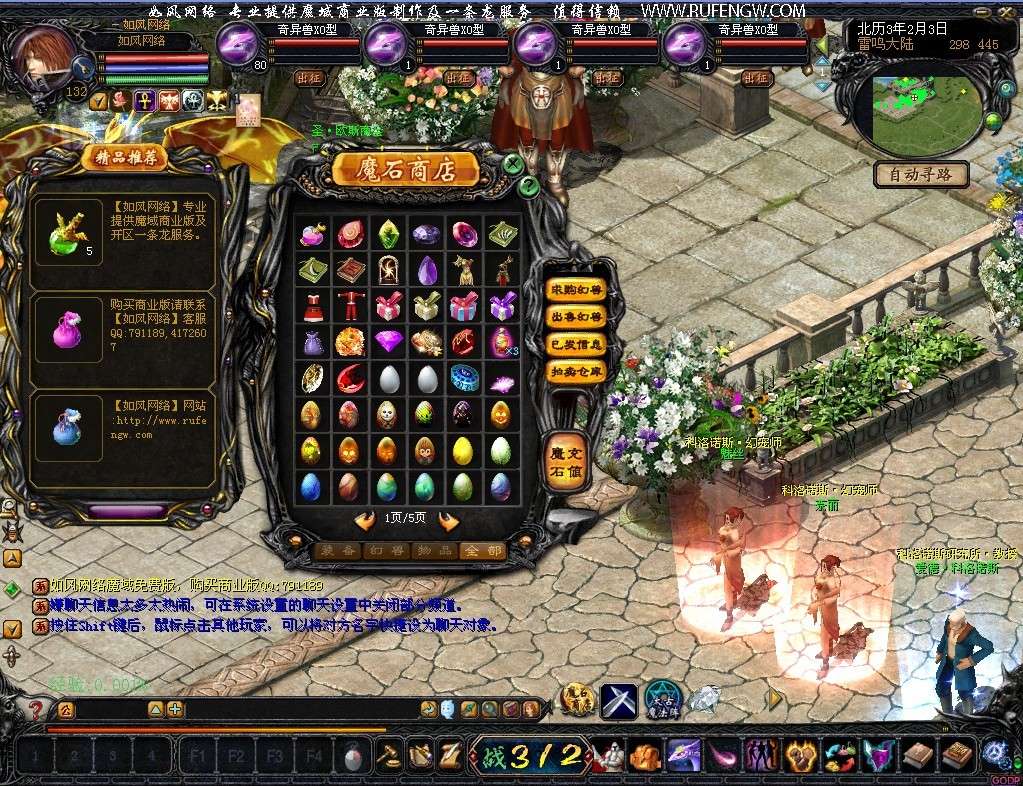This screenshot has height=786, width=1023.
Task: Switch to the 装备 shop tab
Action: pyautogui.click(x=336, y=551)
